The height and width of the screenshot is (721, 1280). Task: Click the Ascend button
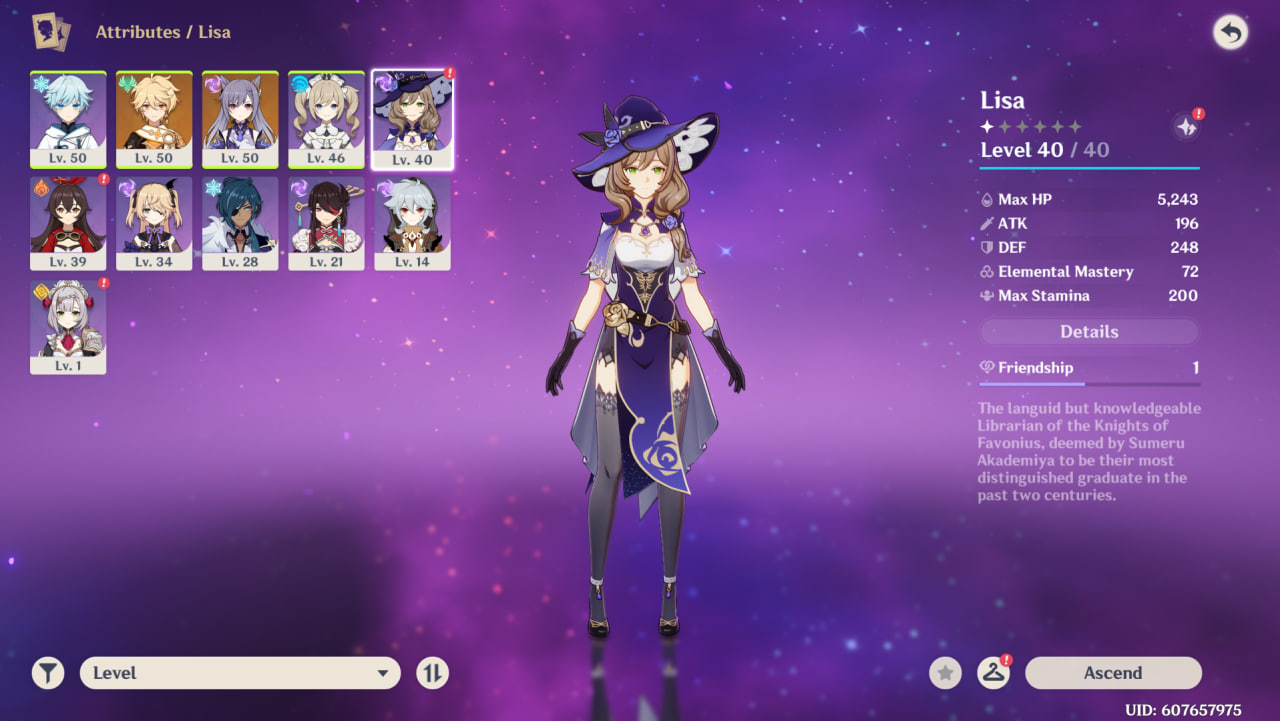1113,673
